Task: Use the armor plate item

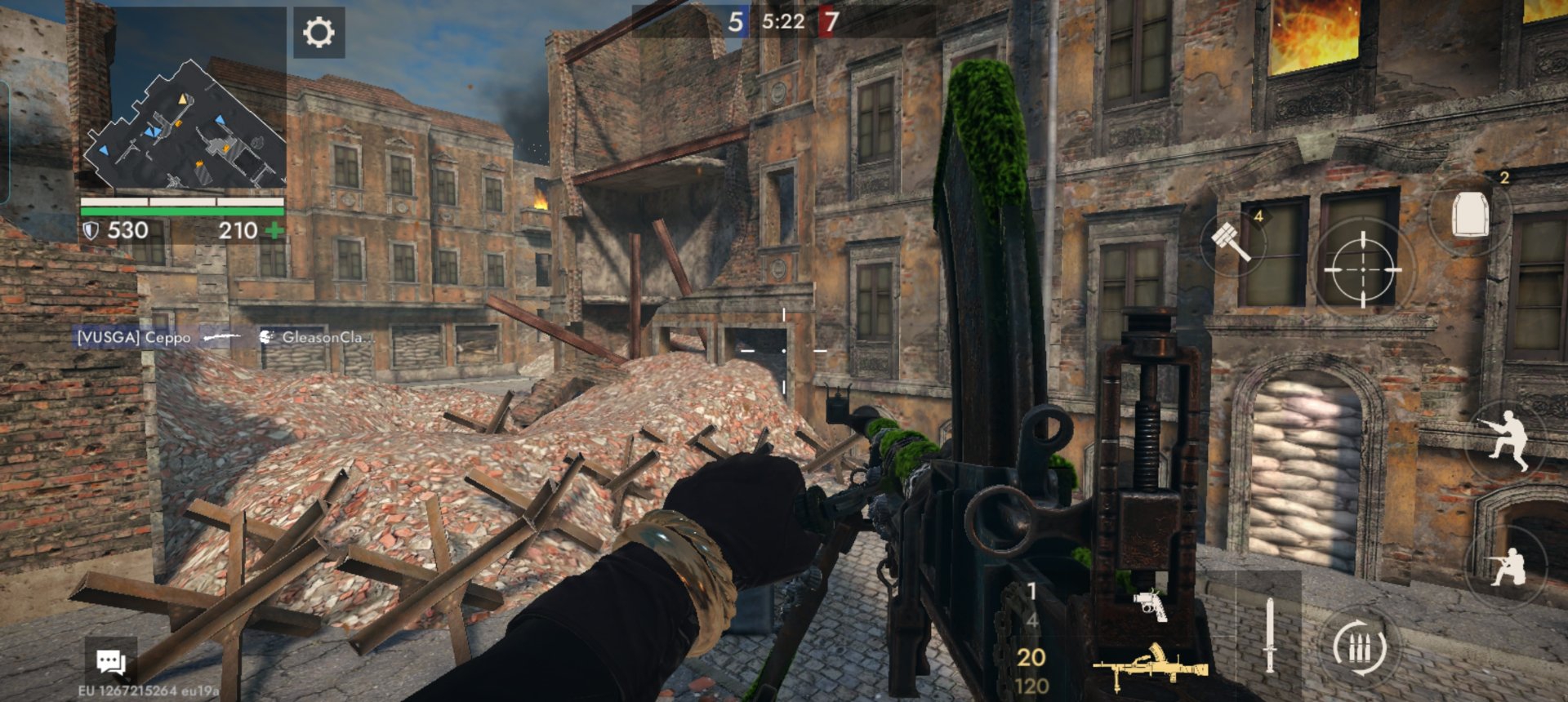Action: (1470, 215)
